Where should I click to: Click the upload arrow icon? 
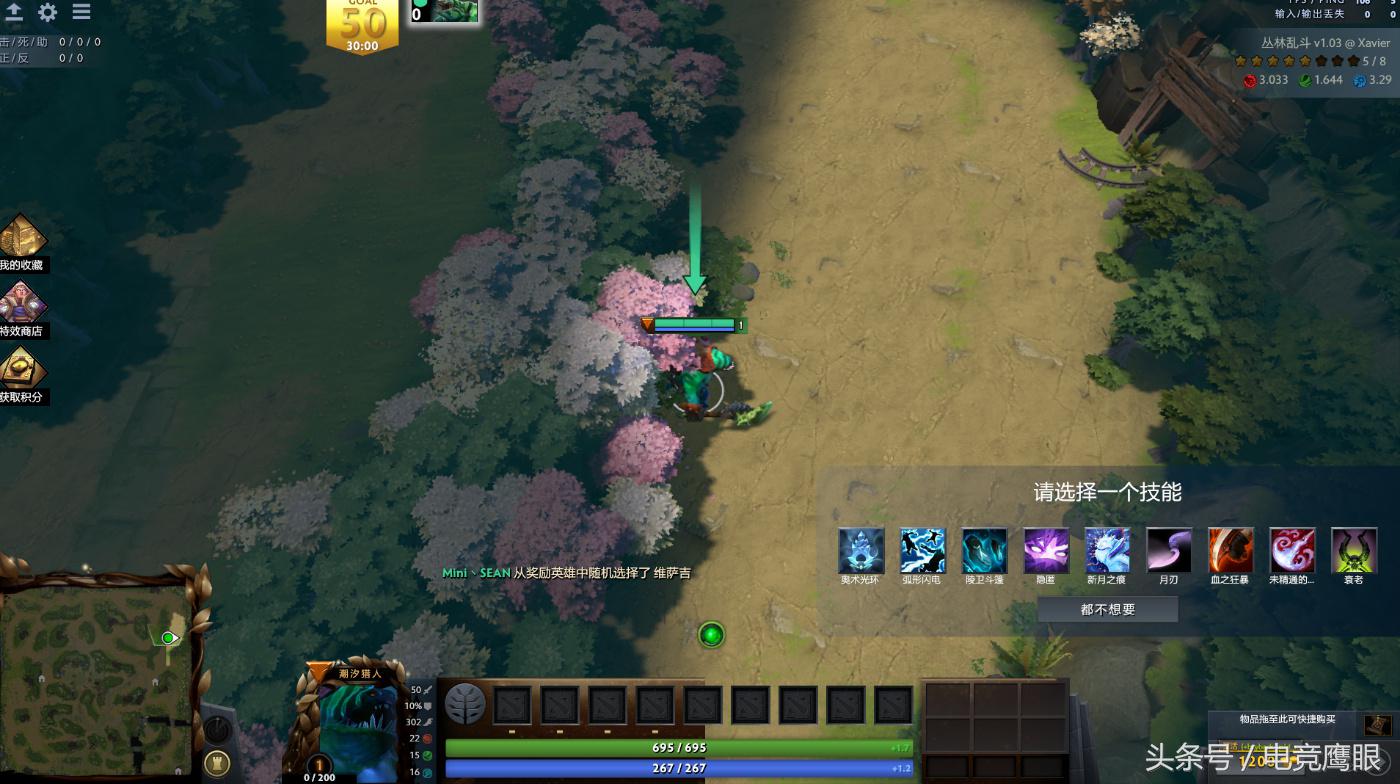[14, 12]
